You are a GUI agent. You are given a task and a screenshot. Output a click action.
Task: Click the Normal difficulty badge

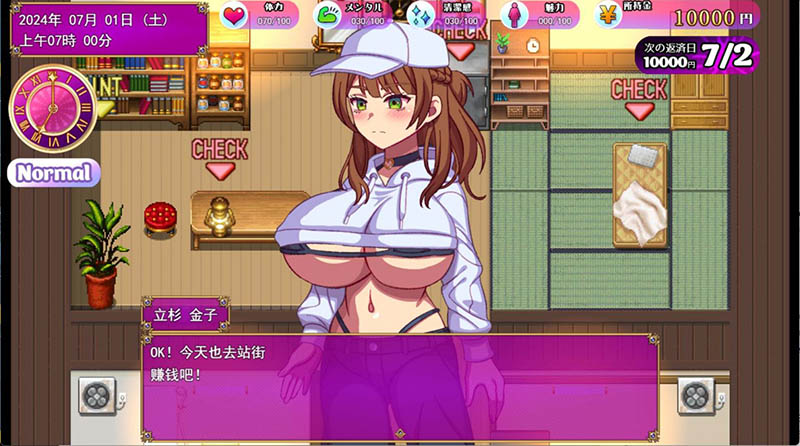click(x=55, y=172)
